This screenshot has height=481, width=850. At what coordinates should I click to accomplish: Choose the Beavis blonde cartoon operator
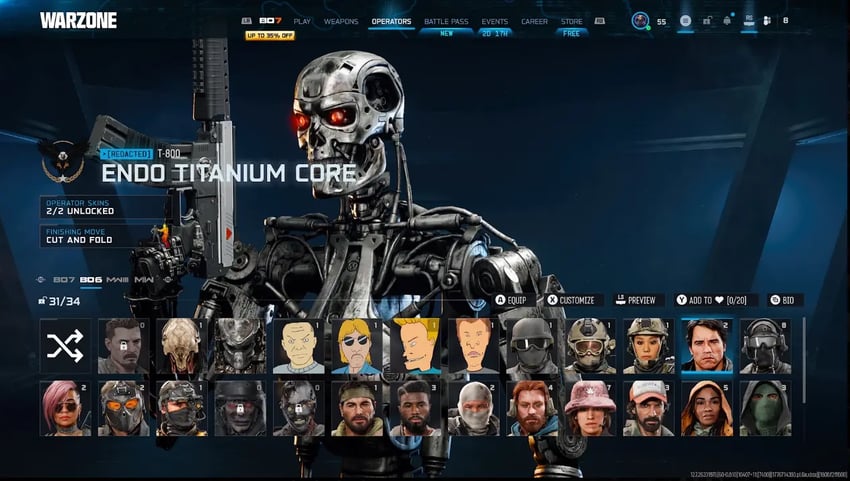(416, 346)
